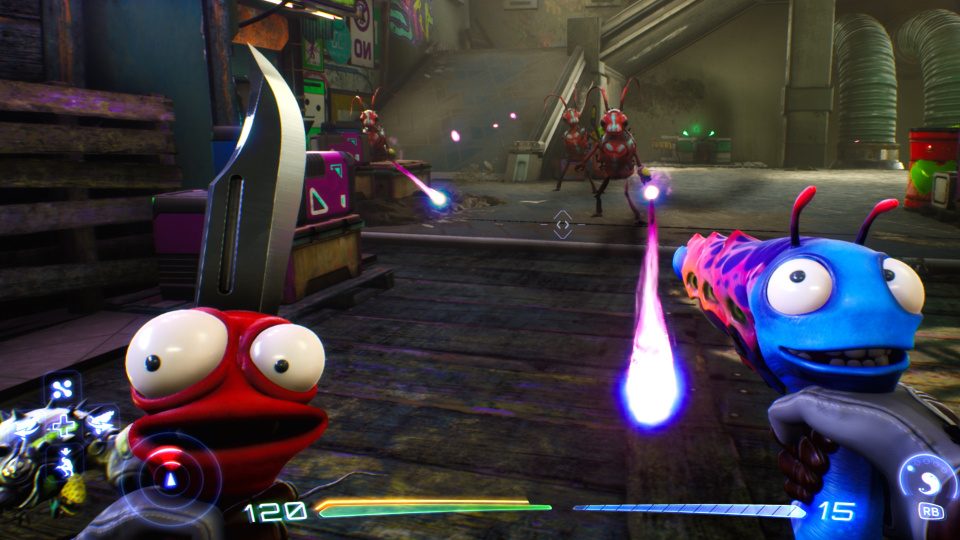Activate the blue glob shot ability icon
Screen dimensions: 960x540
point(928,476)
